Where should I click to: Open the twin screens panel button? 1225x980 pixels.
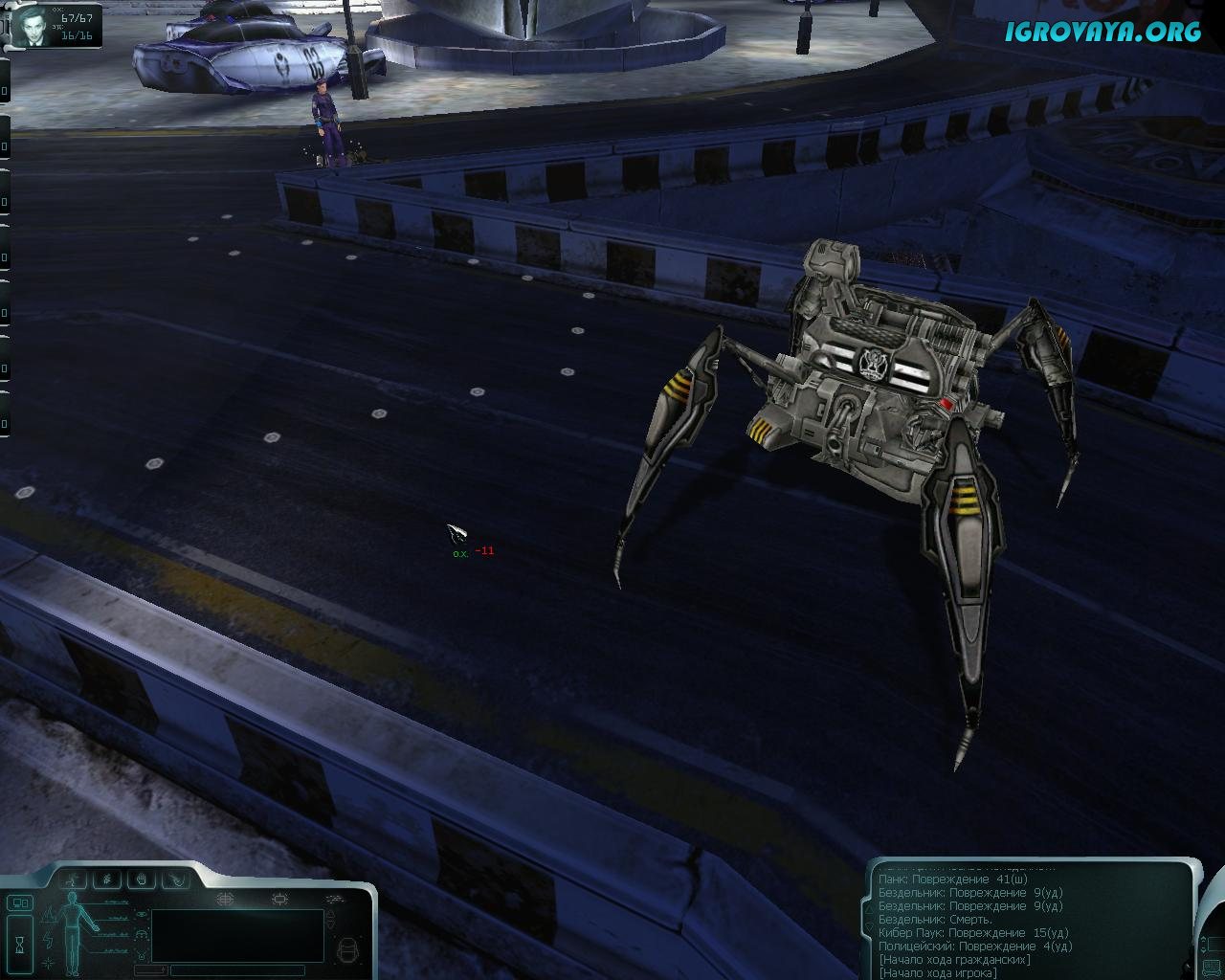tap(19, 902)
